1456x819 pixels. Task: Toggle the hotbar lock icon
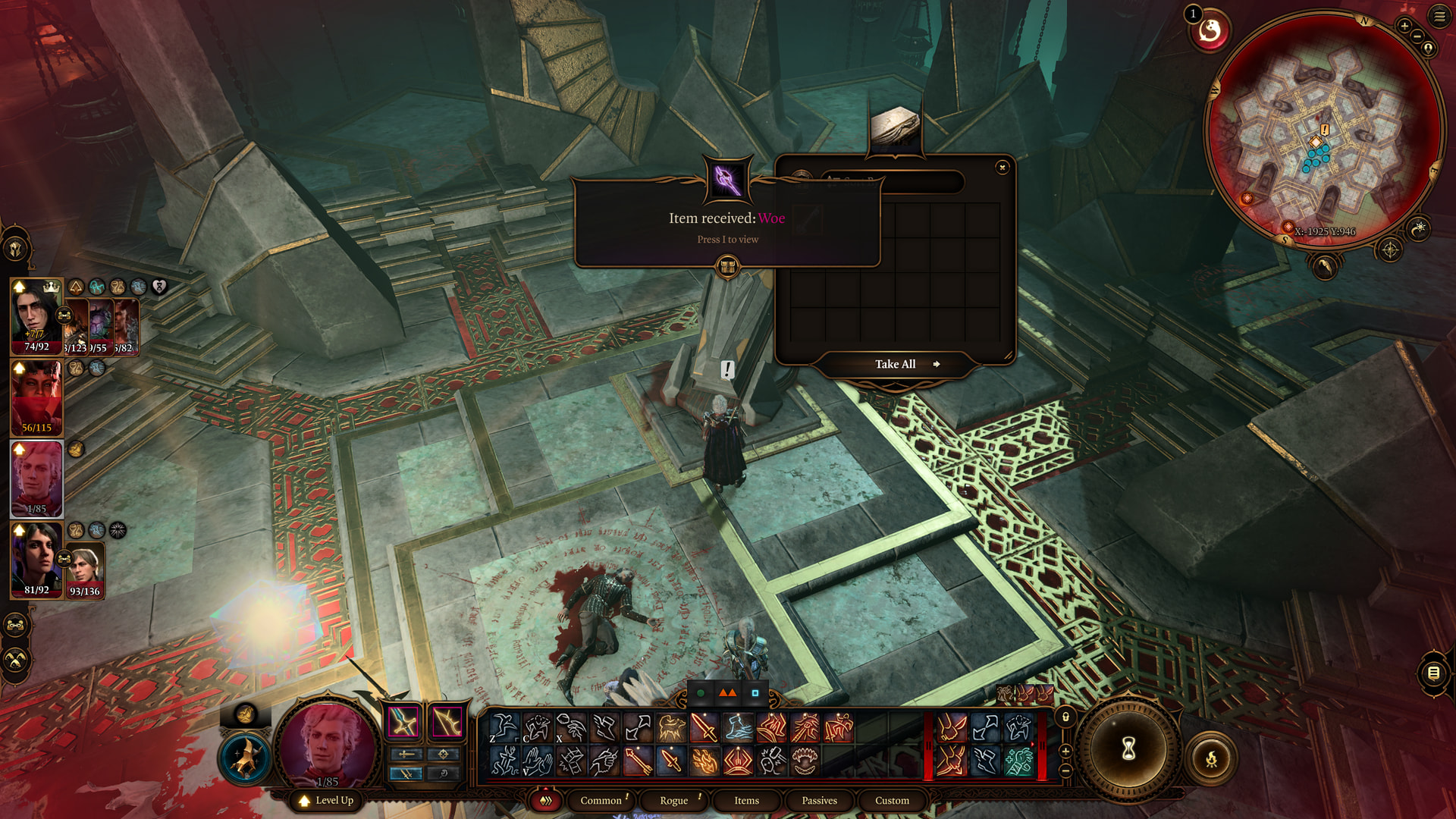click(x=1065, y=717)
